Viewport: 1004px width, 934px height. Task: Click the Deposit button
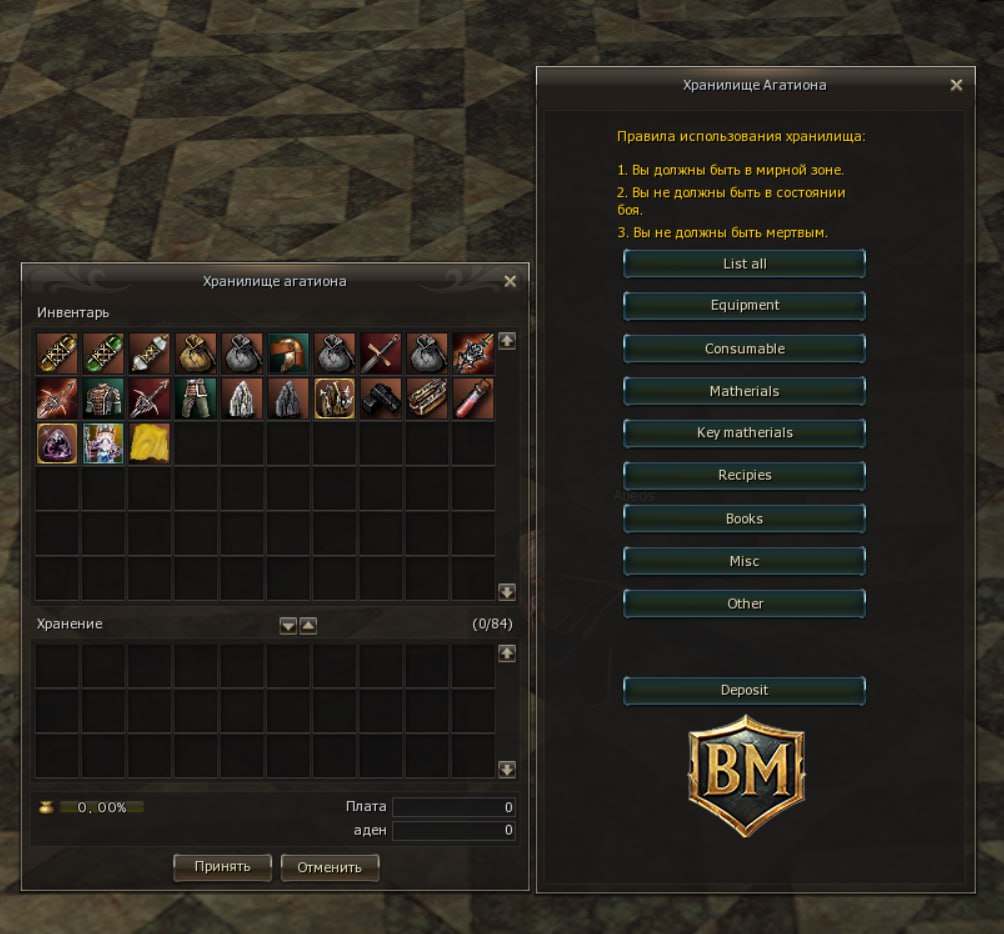pos(744,691)
